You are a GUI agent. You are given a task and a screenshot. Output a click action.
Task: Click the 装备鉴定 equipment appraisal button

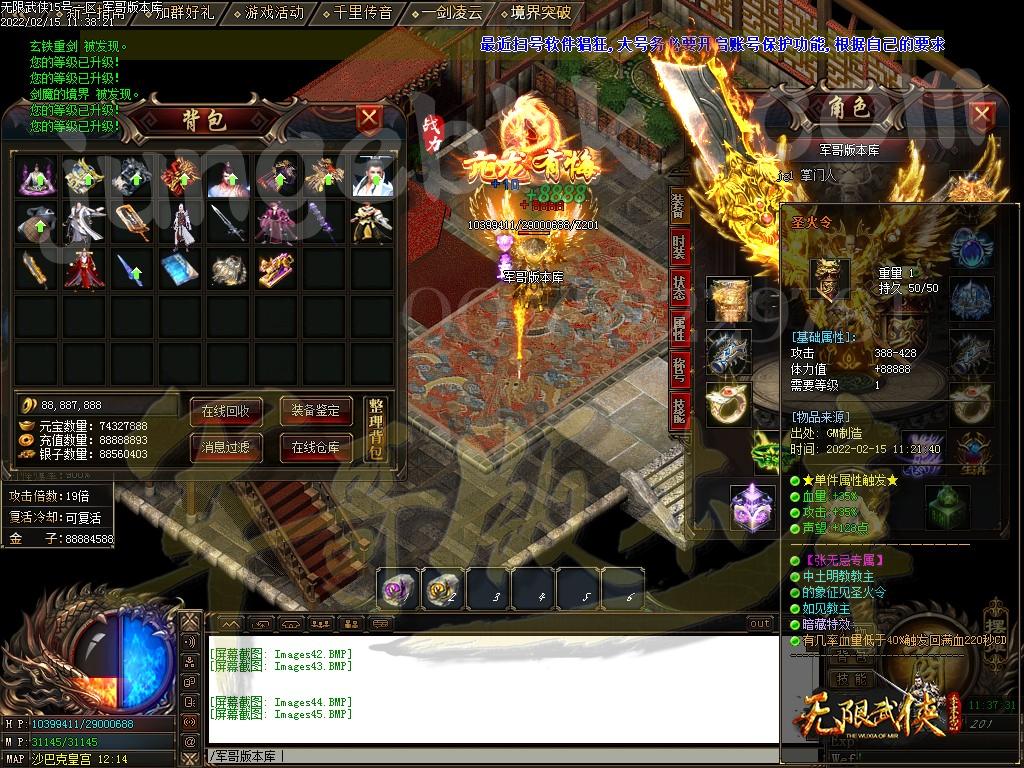(x=316, y=411)
